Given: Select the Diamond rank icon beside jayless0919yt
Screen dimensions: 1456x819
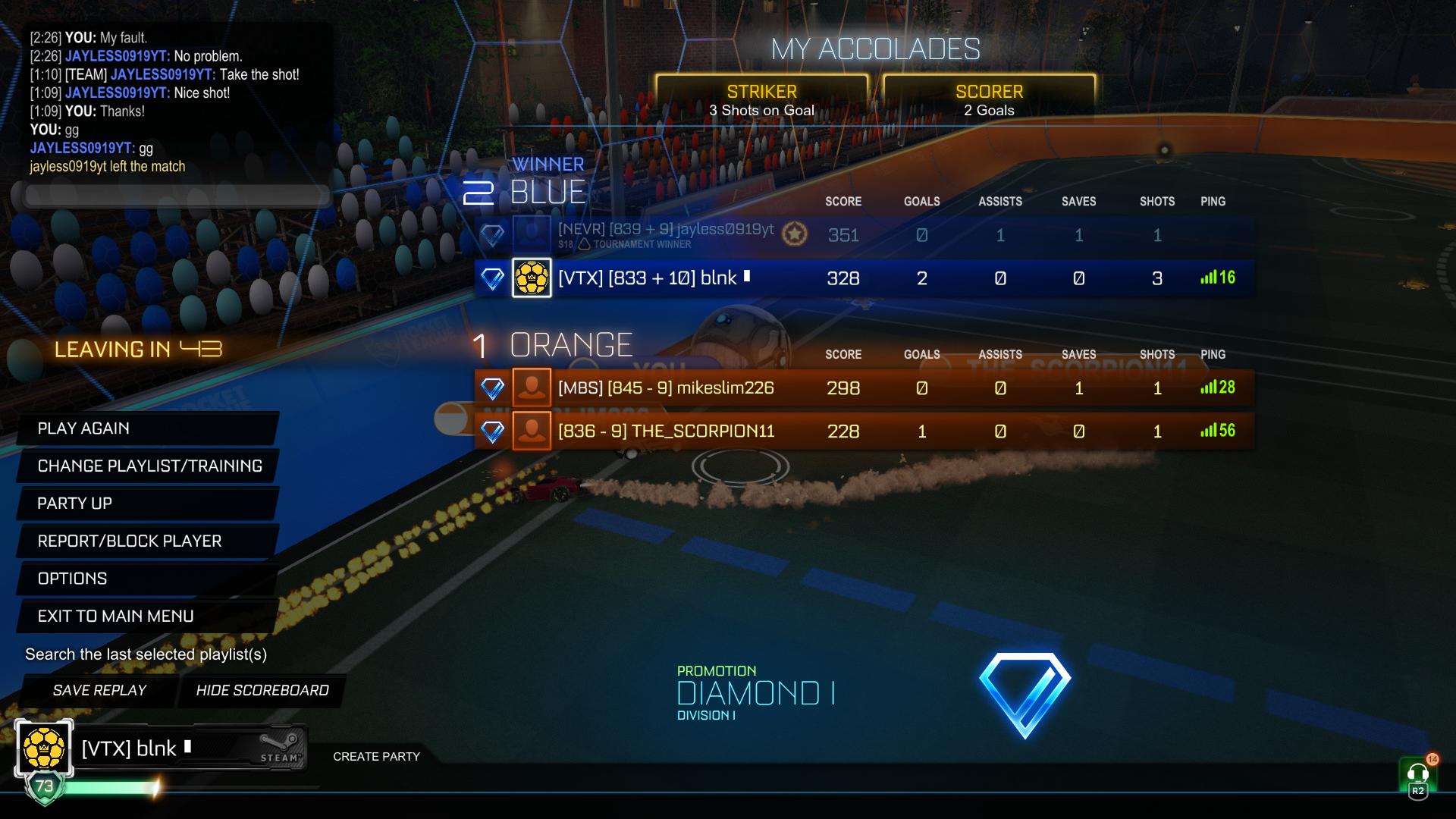Looking at the screenshot, I should (493, 236).
